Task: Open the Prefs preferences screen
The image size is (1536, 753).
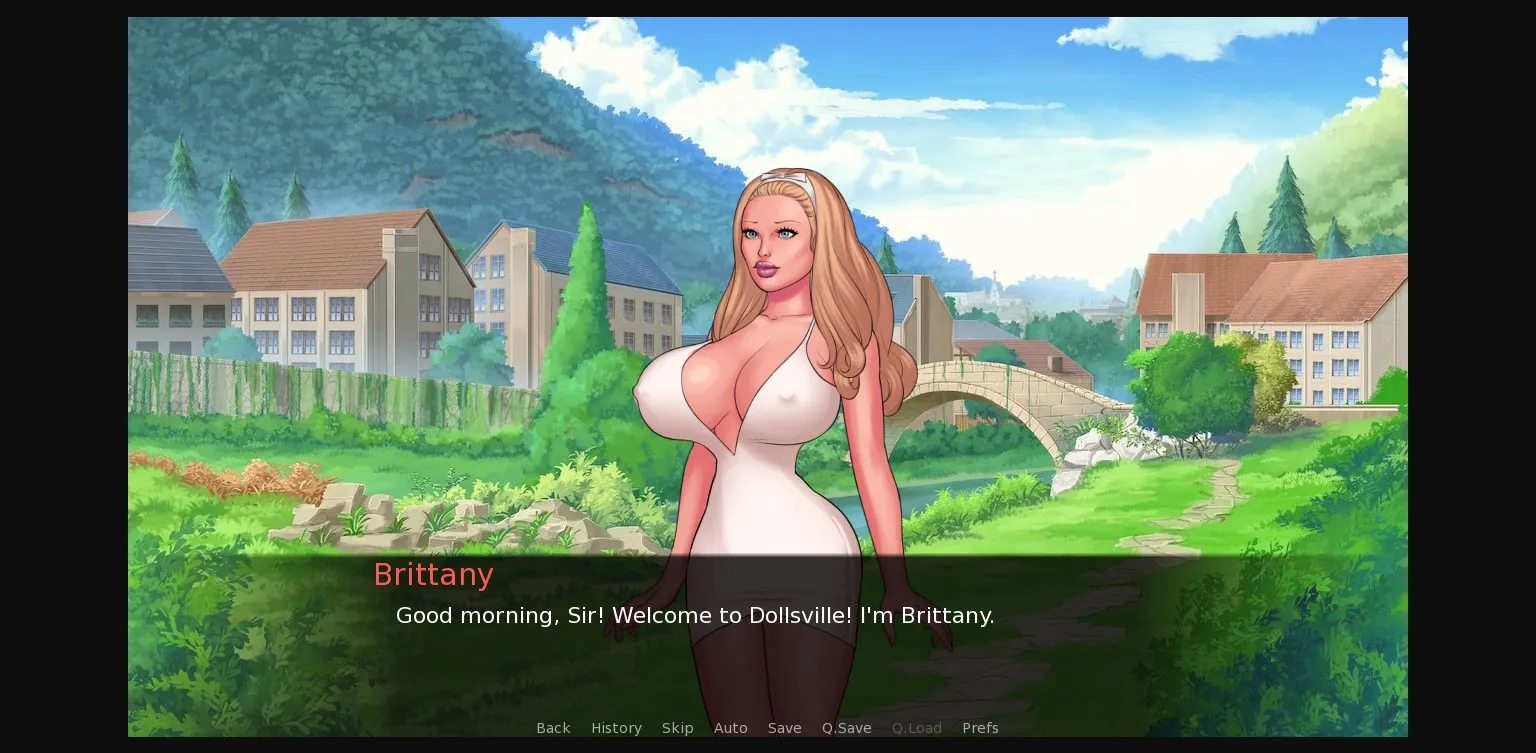Action: pyautogui.click(x=980, y=728)
